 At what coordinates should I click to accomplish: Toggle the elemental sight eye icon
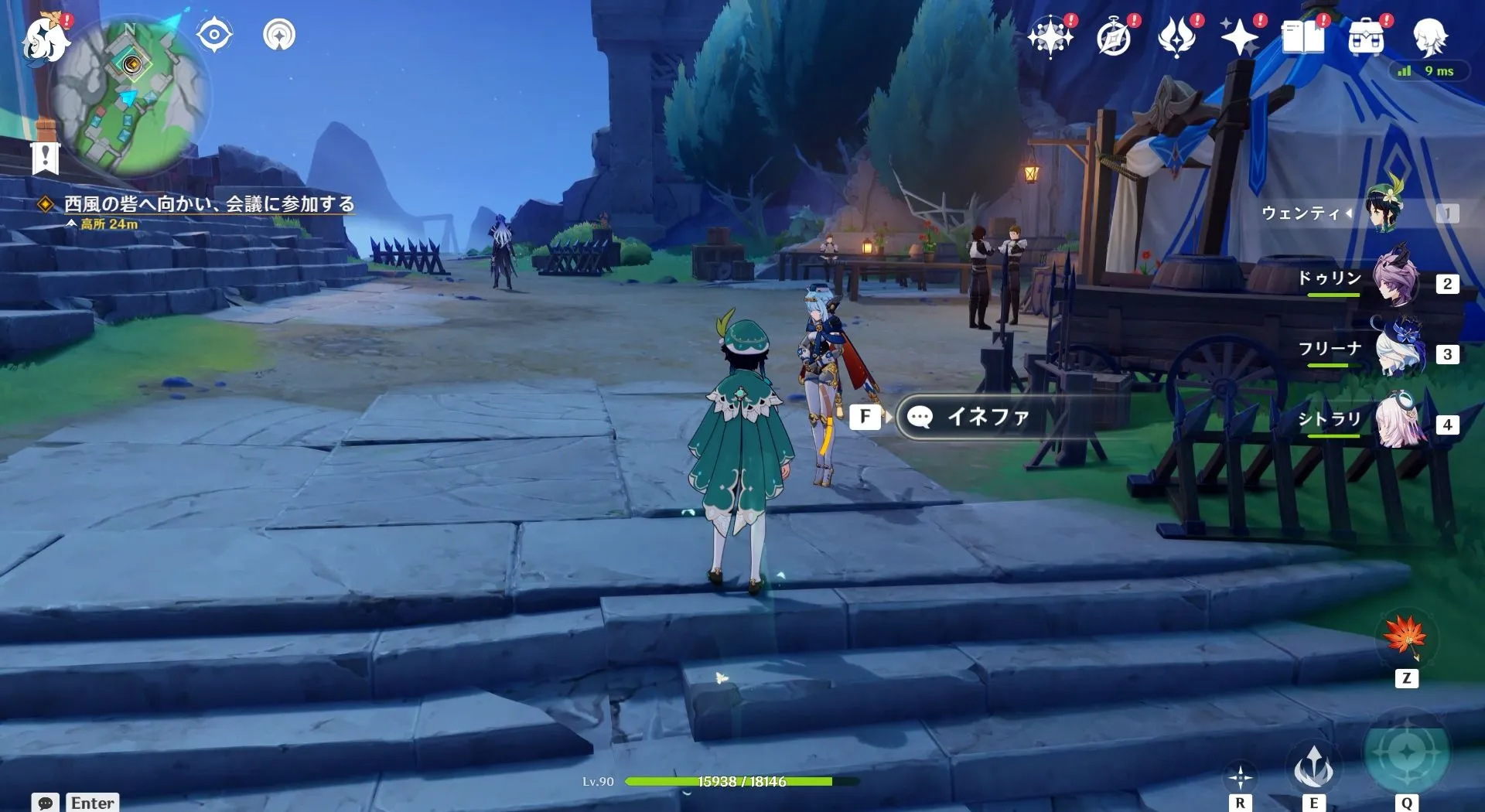214,34
